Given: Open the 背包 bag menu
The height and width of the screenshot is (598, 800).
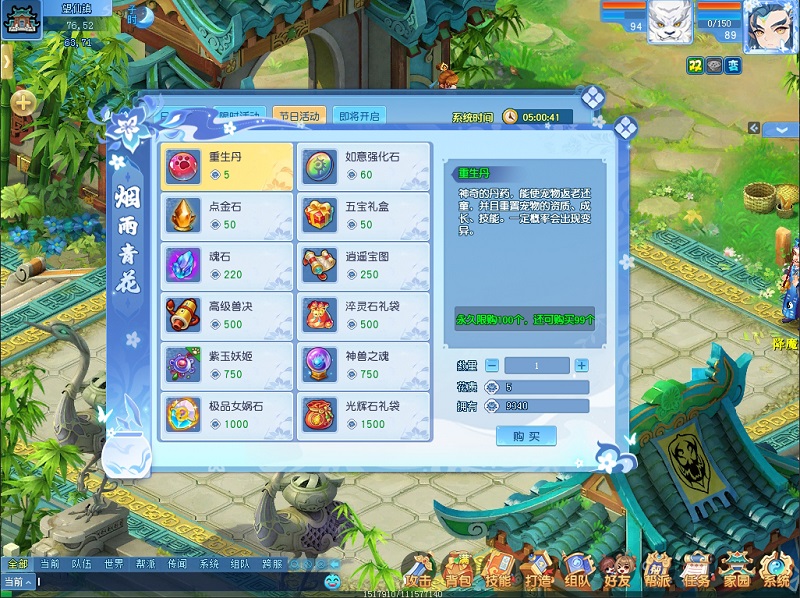Looking at the screenshot, I should pos(457,573).
